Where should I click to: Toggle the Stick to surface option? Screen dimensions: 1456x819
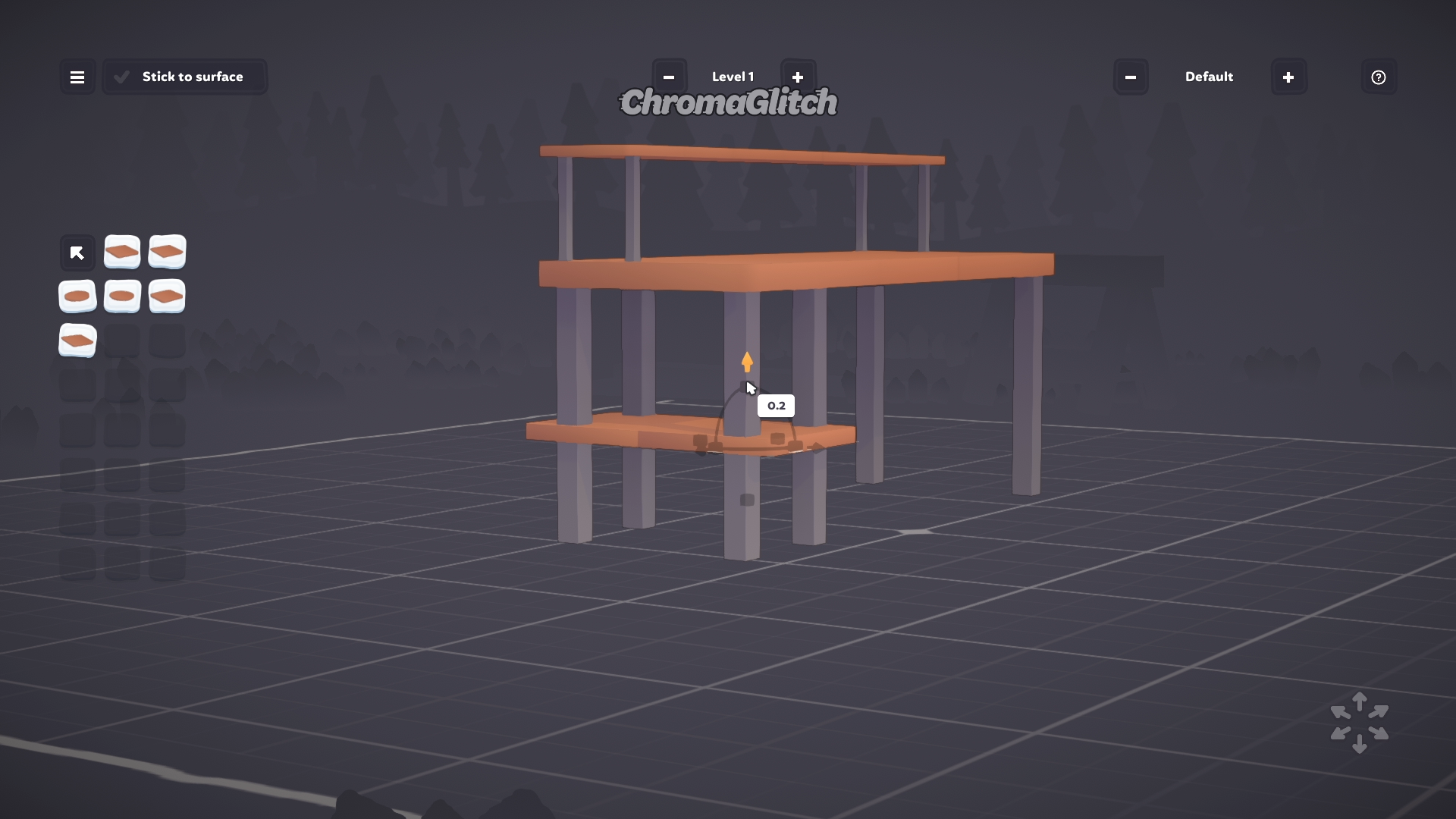point(184,77)
